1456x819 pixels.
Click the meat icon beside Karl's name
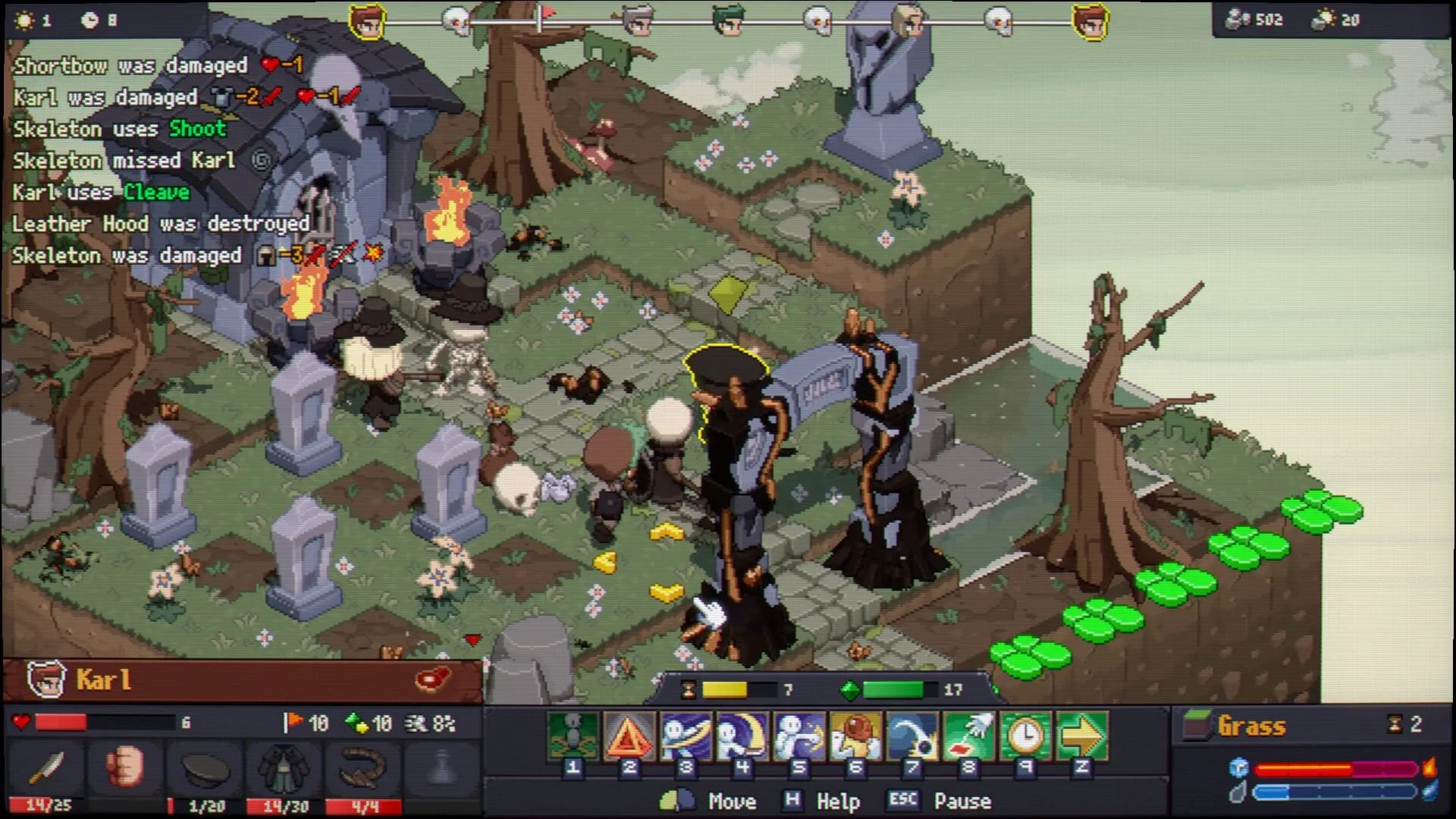click(x=433, y=679)
